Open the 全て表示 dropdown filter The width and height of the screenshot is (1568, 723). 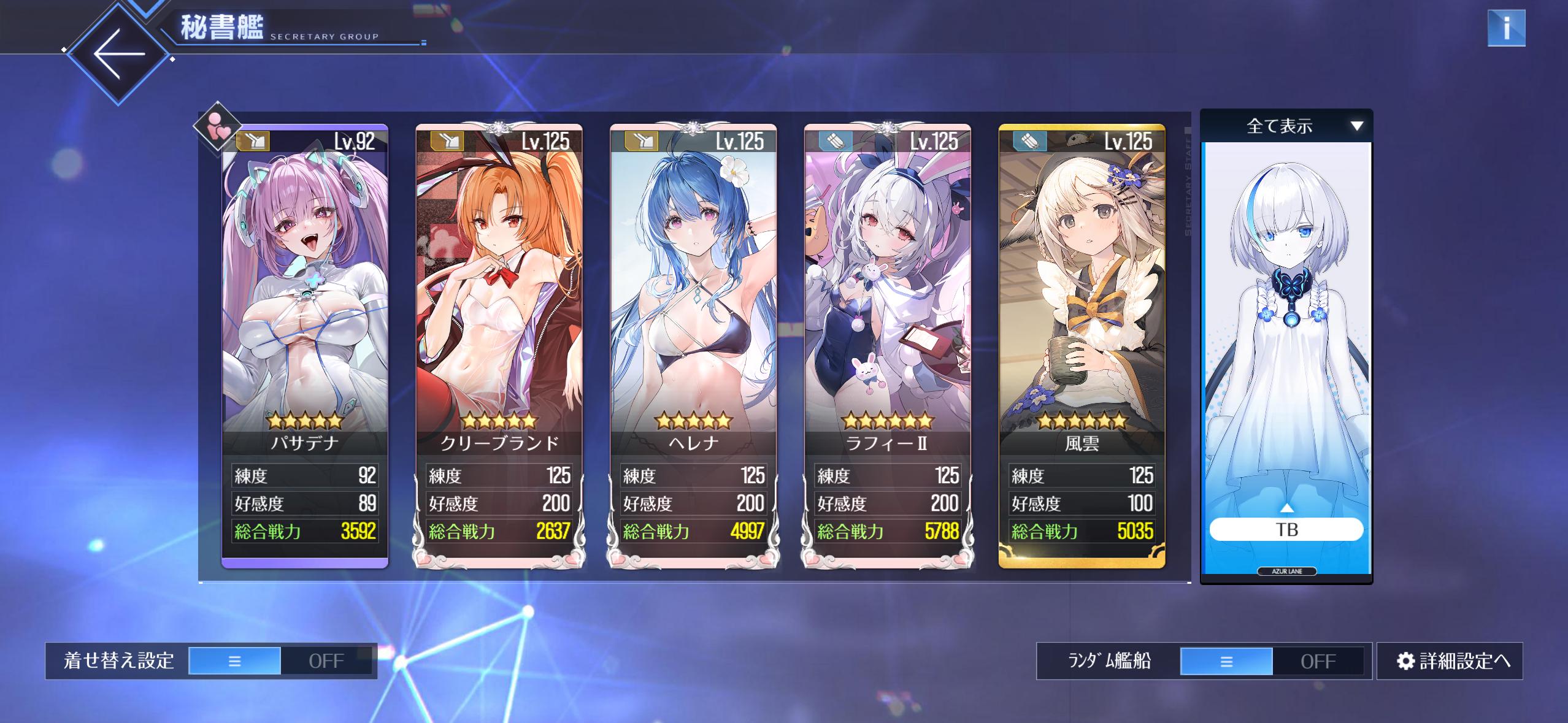[x=1286, y=126]
